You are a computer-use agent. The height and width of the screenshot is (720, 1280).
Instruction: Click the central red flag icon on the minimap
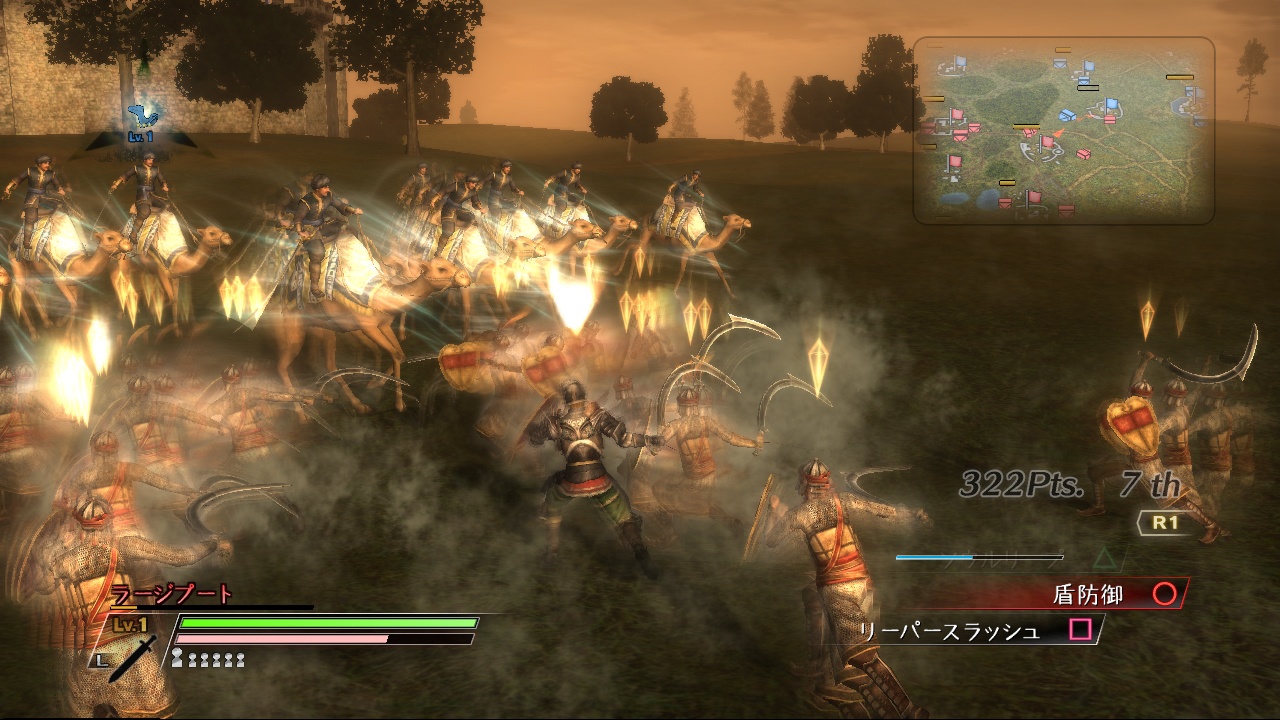coord(1047,142)
